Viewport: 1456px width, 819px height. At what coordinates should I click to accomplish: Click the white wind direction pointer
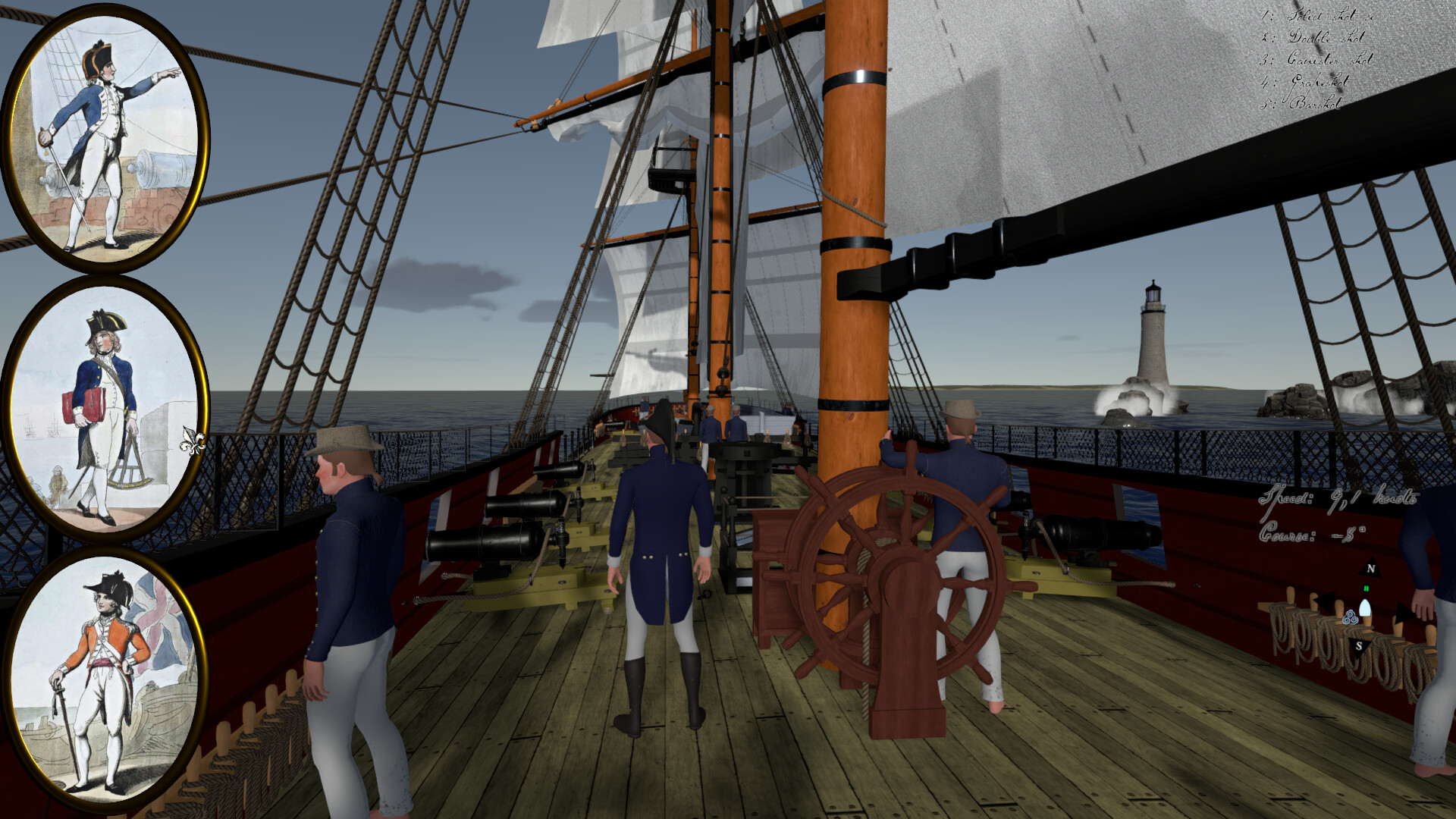coord(1365,607)
